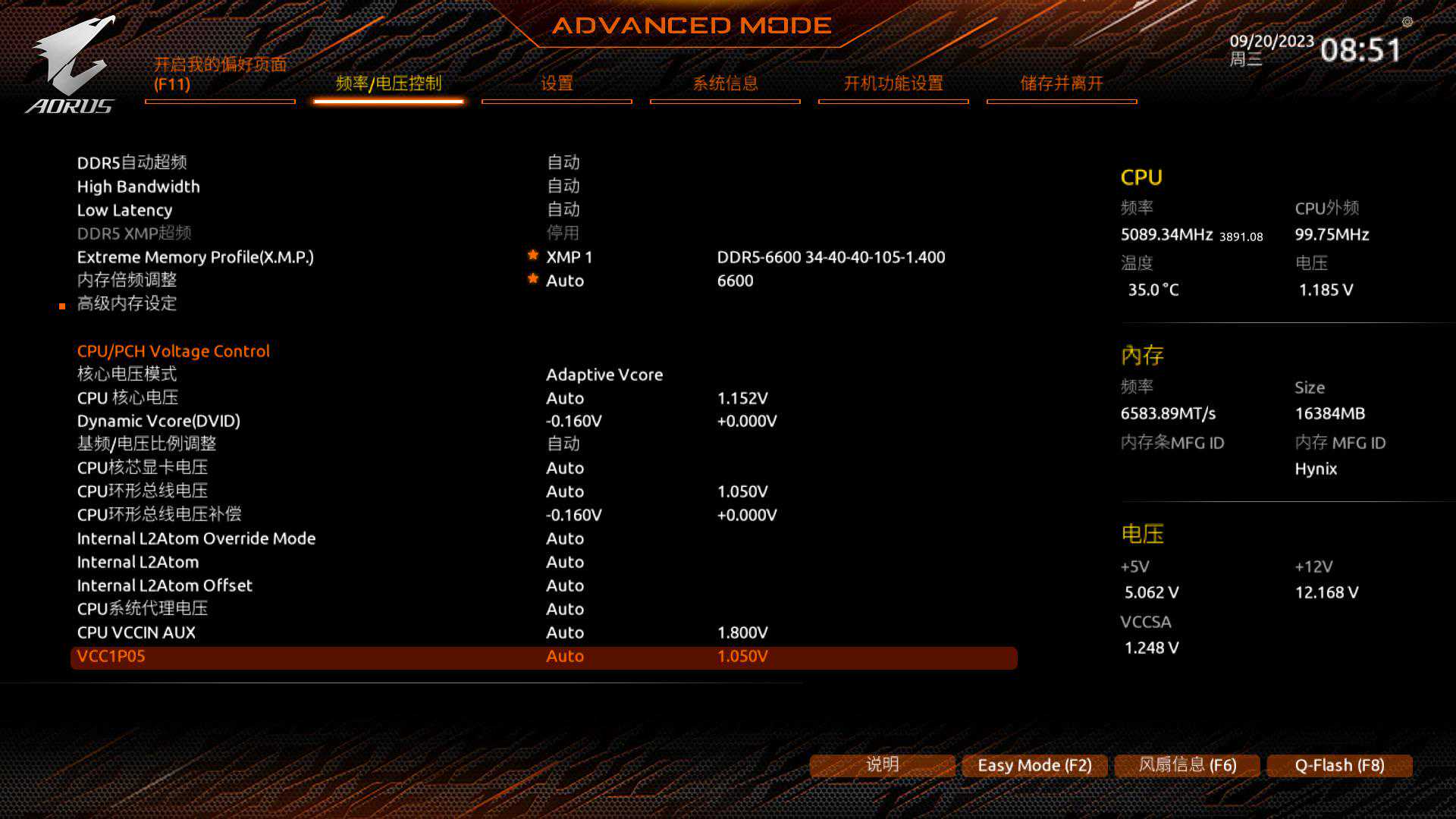1456x819 pixels.
Task: Launch Q-Flash (F8)
Action: pos(1339,765)
